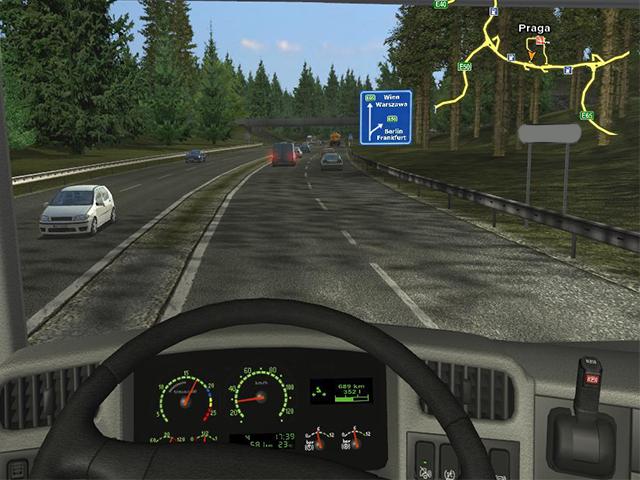Select the red destination marker below Praga
The height and width of the screenshot is (480, 640).
tap(541, 42)
